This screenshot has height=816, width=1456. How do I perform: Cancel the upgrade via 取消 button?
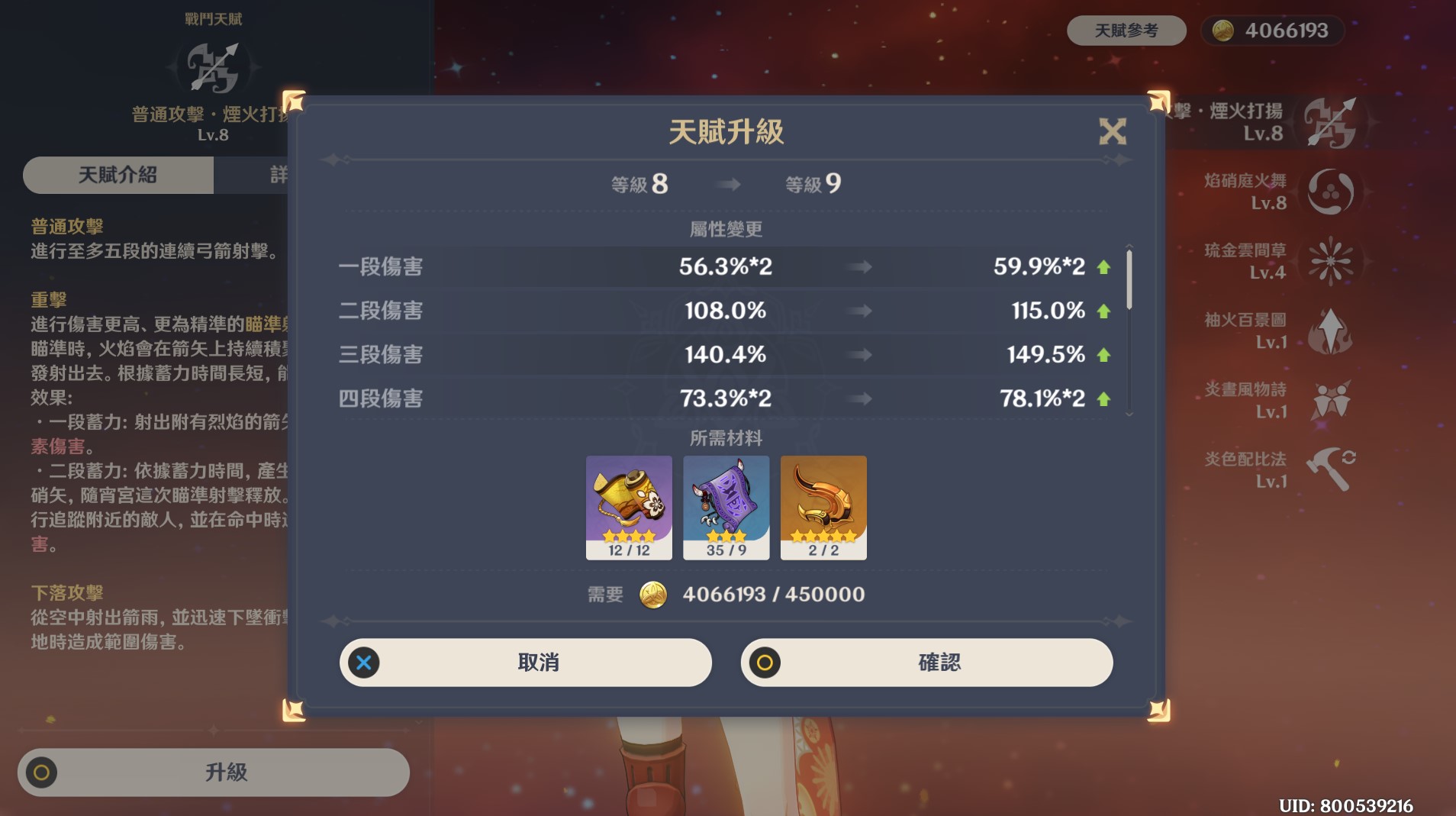pos(526,663)
